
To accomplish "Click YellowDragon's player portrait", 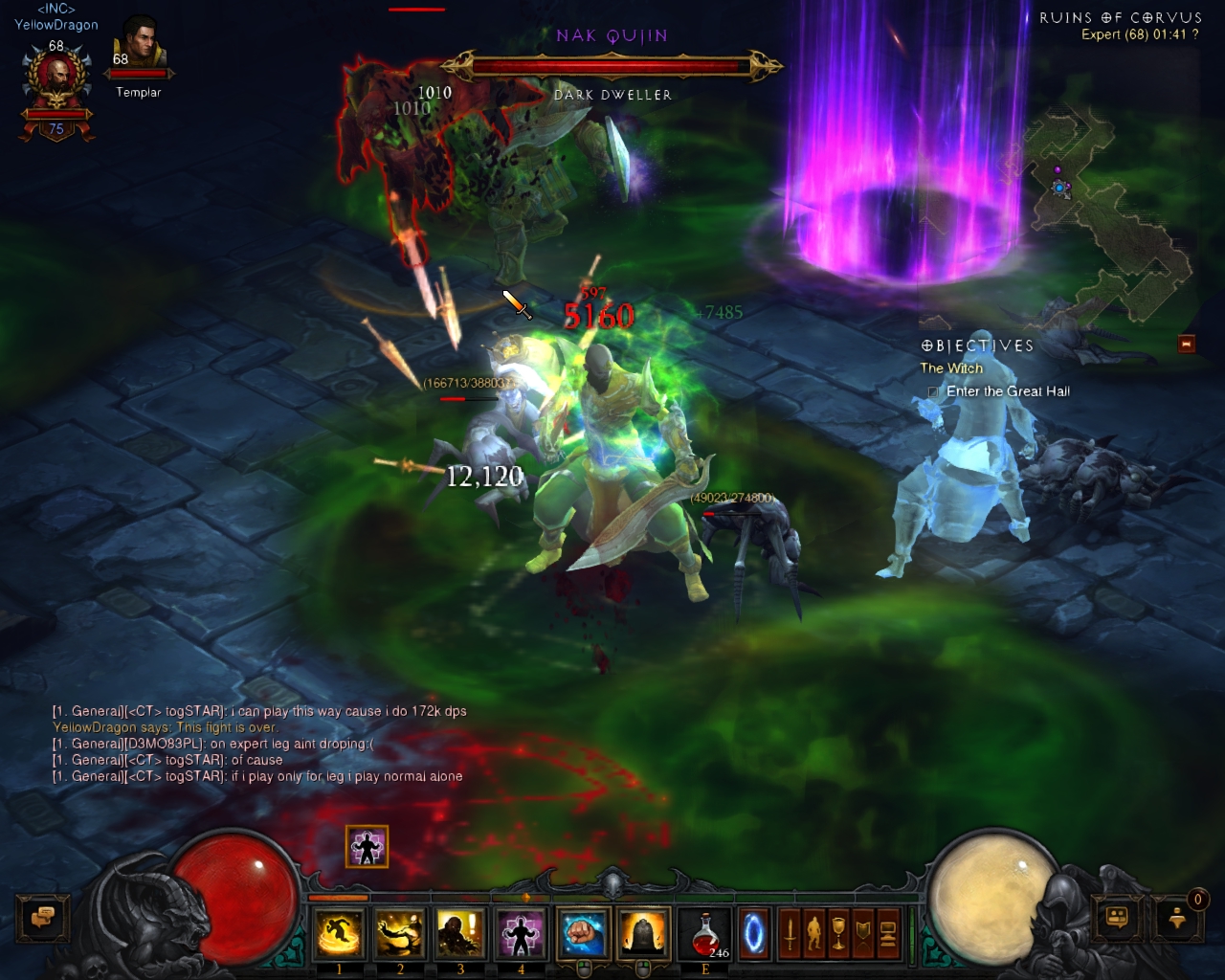I will point(56,81).
